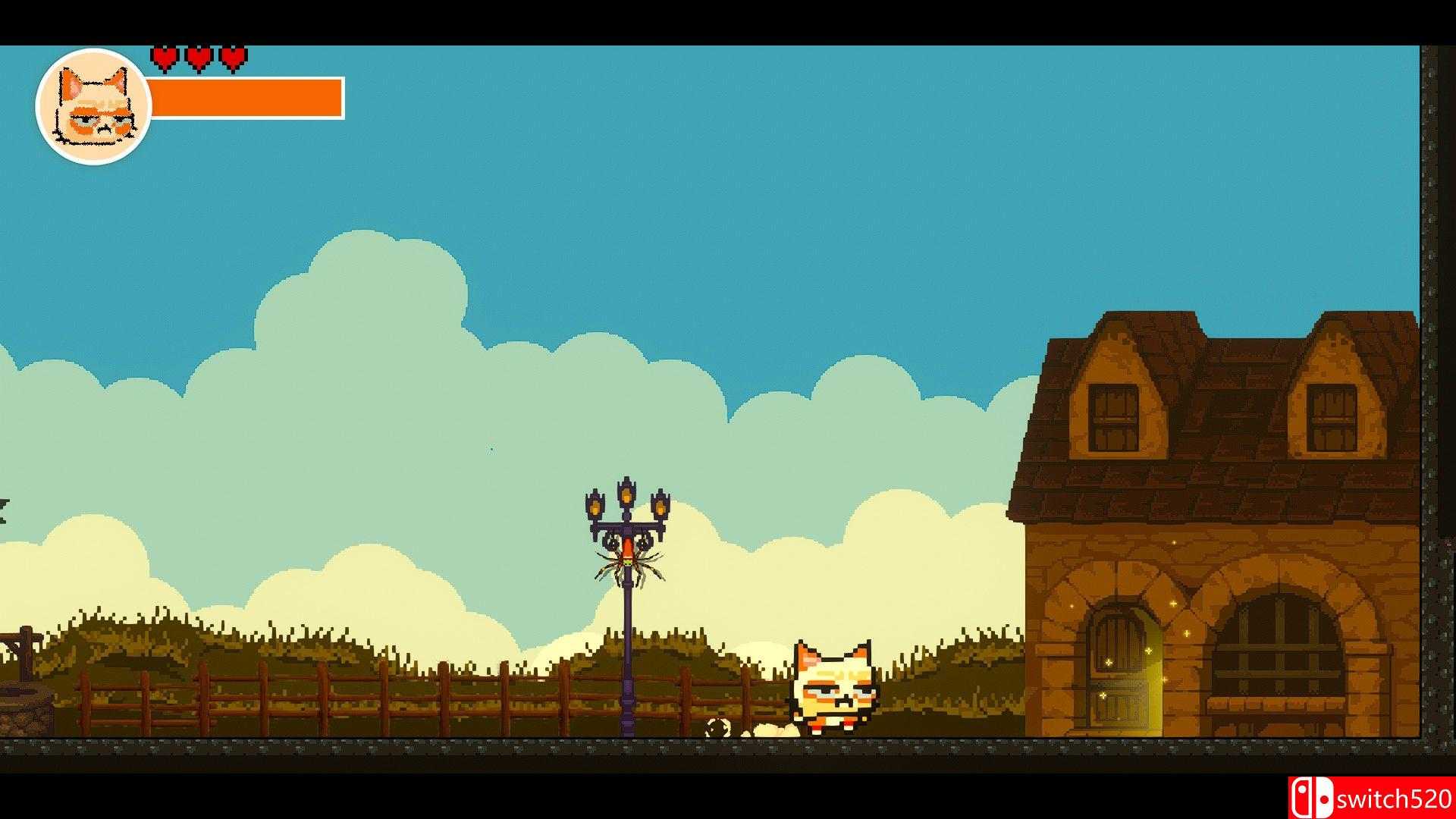Select the second red heart icon
The height and width of the screenshot is (819, 1456).
pyautogui.click(x=199, y=57)
